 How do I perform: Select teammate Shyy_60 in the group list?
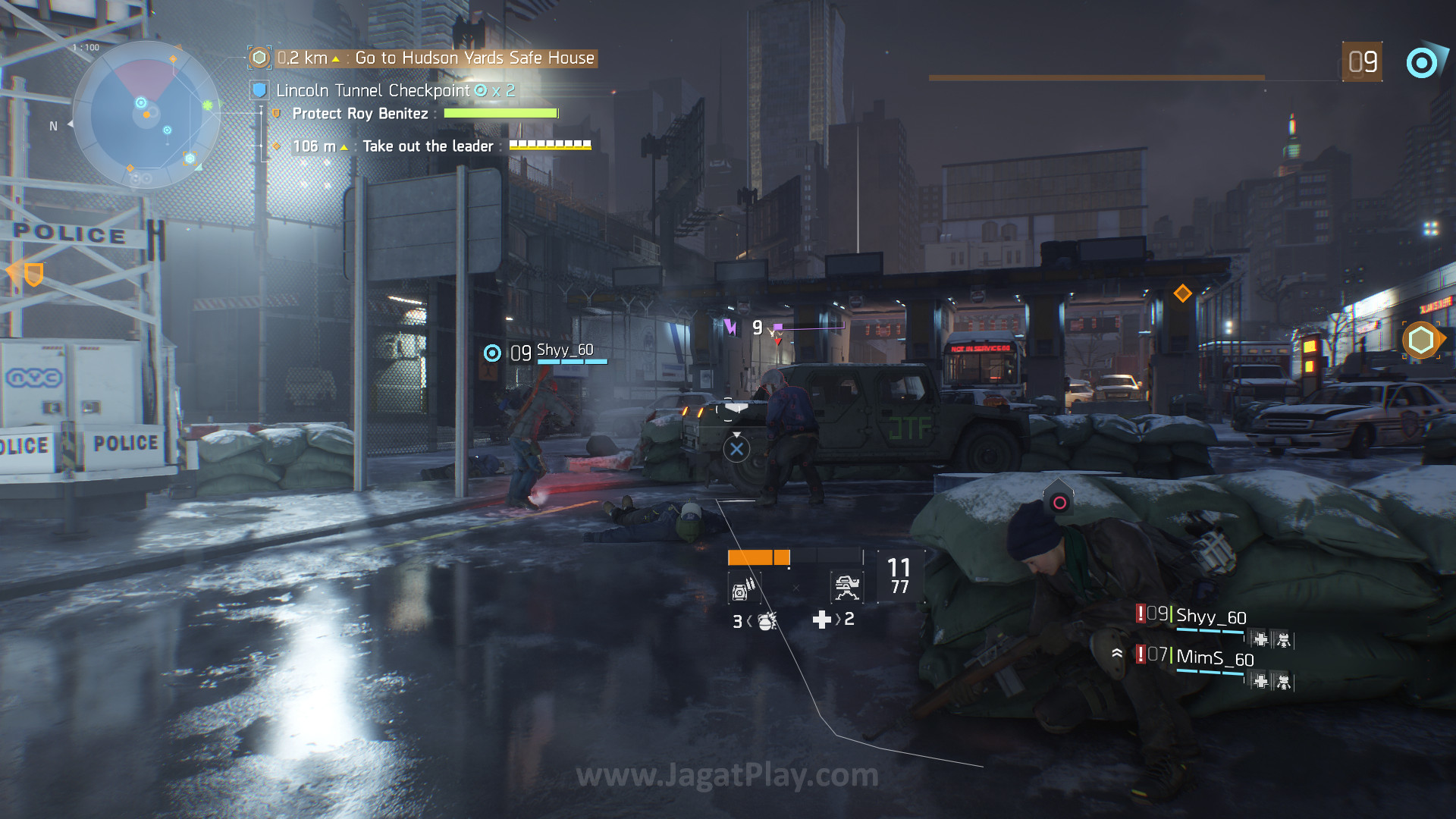1210,617
